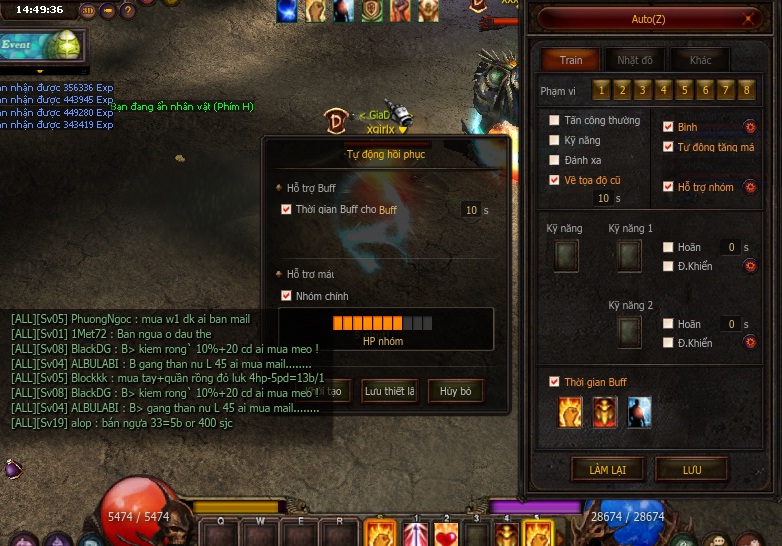Save auto settings with LƯU
The height and width of the screenshot is (546, 782).
point(691,470)
